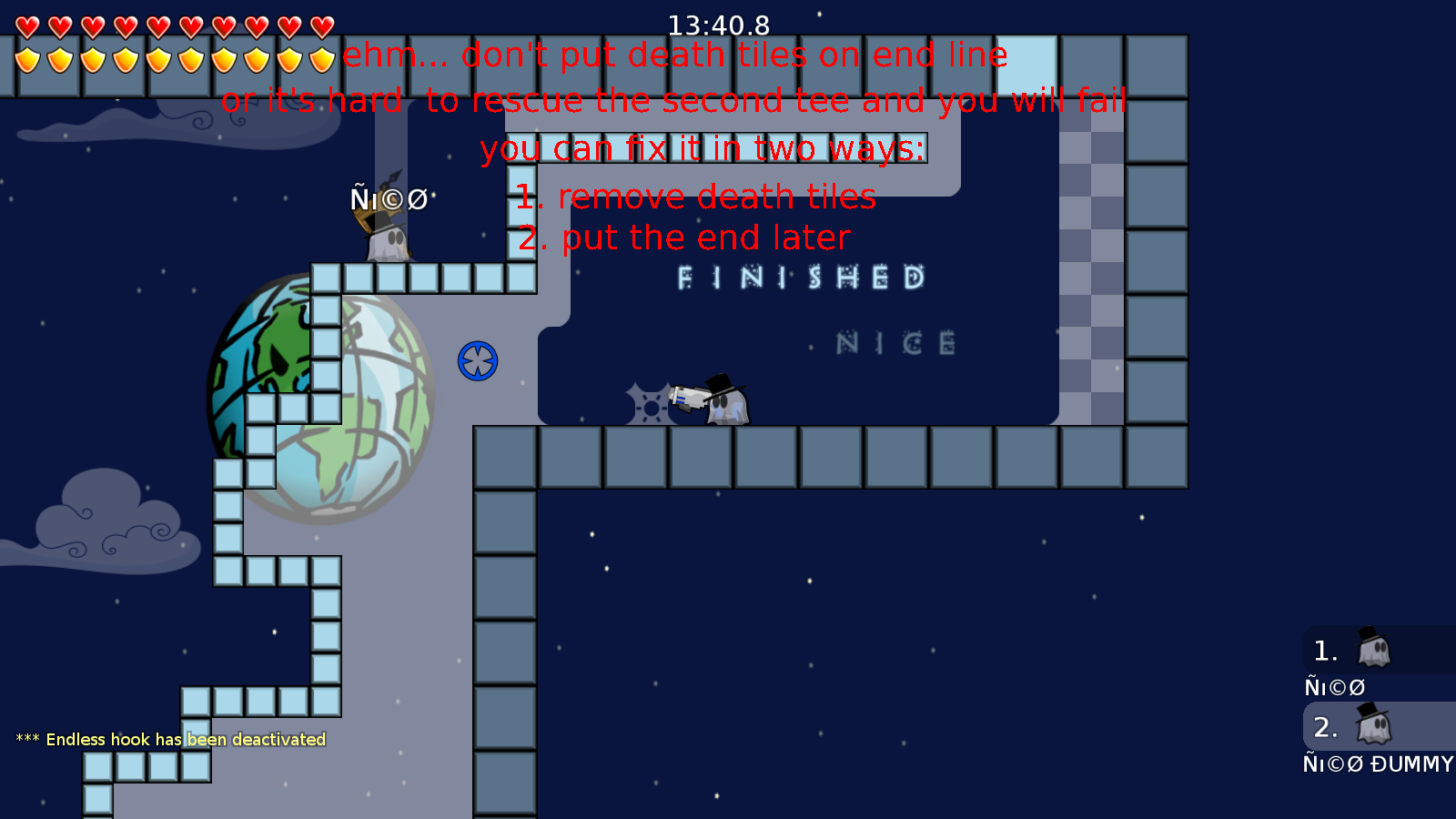Select the FINISHED banner text

[x=799, y=278]
